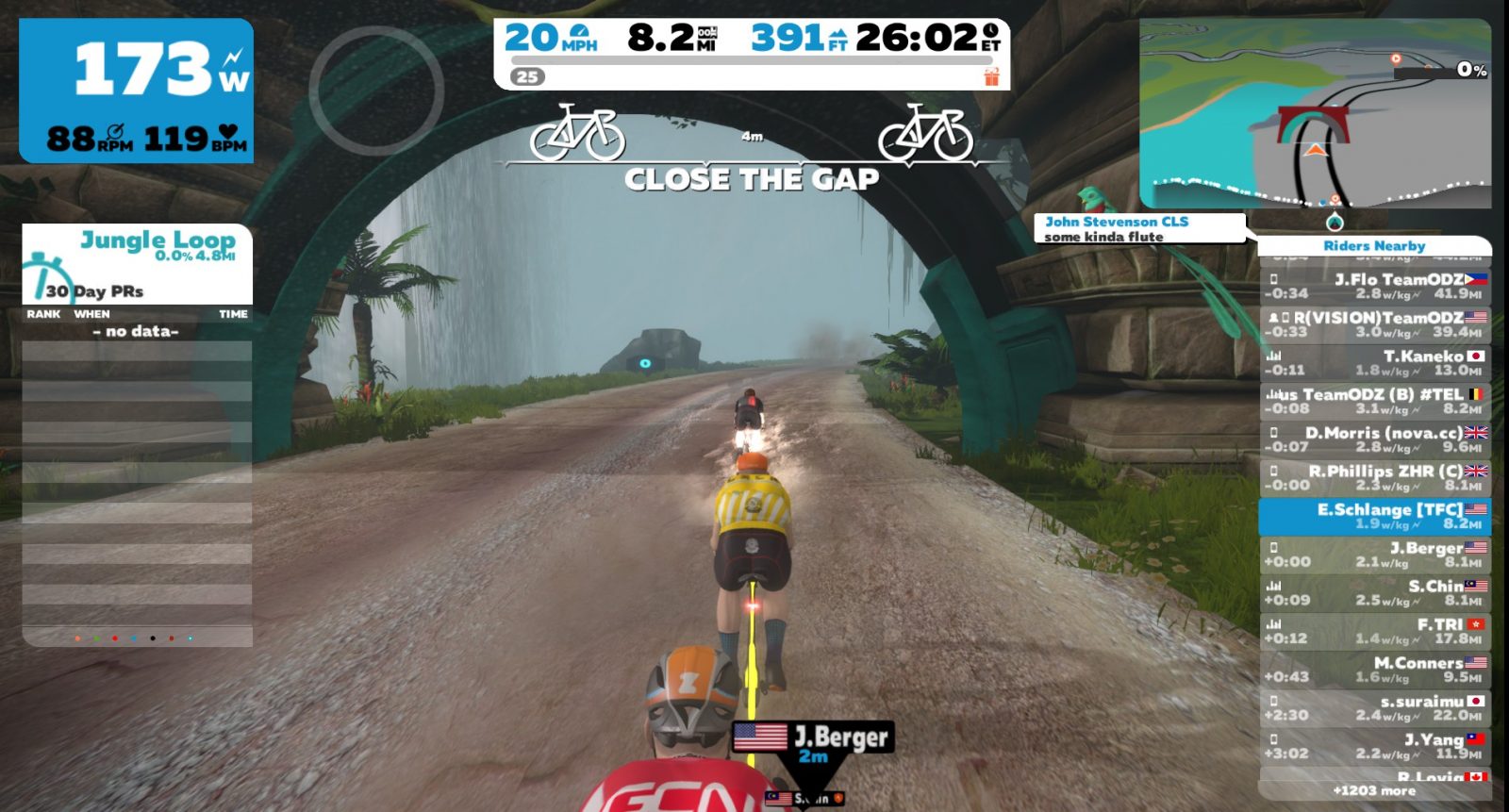Select R.Phillips ZHR (C) rider row
This screenshot has width=1509, height=812.
[x=1375, y=477]
